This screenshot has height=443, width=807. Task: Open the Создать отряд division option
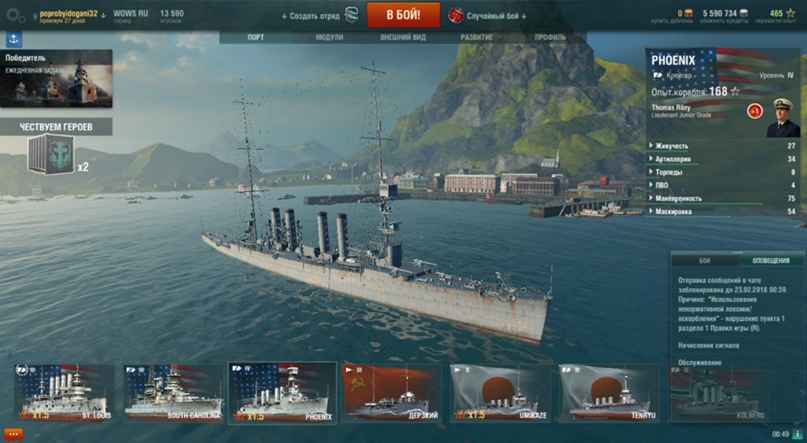coord(319,15)
